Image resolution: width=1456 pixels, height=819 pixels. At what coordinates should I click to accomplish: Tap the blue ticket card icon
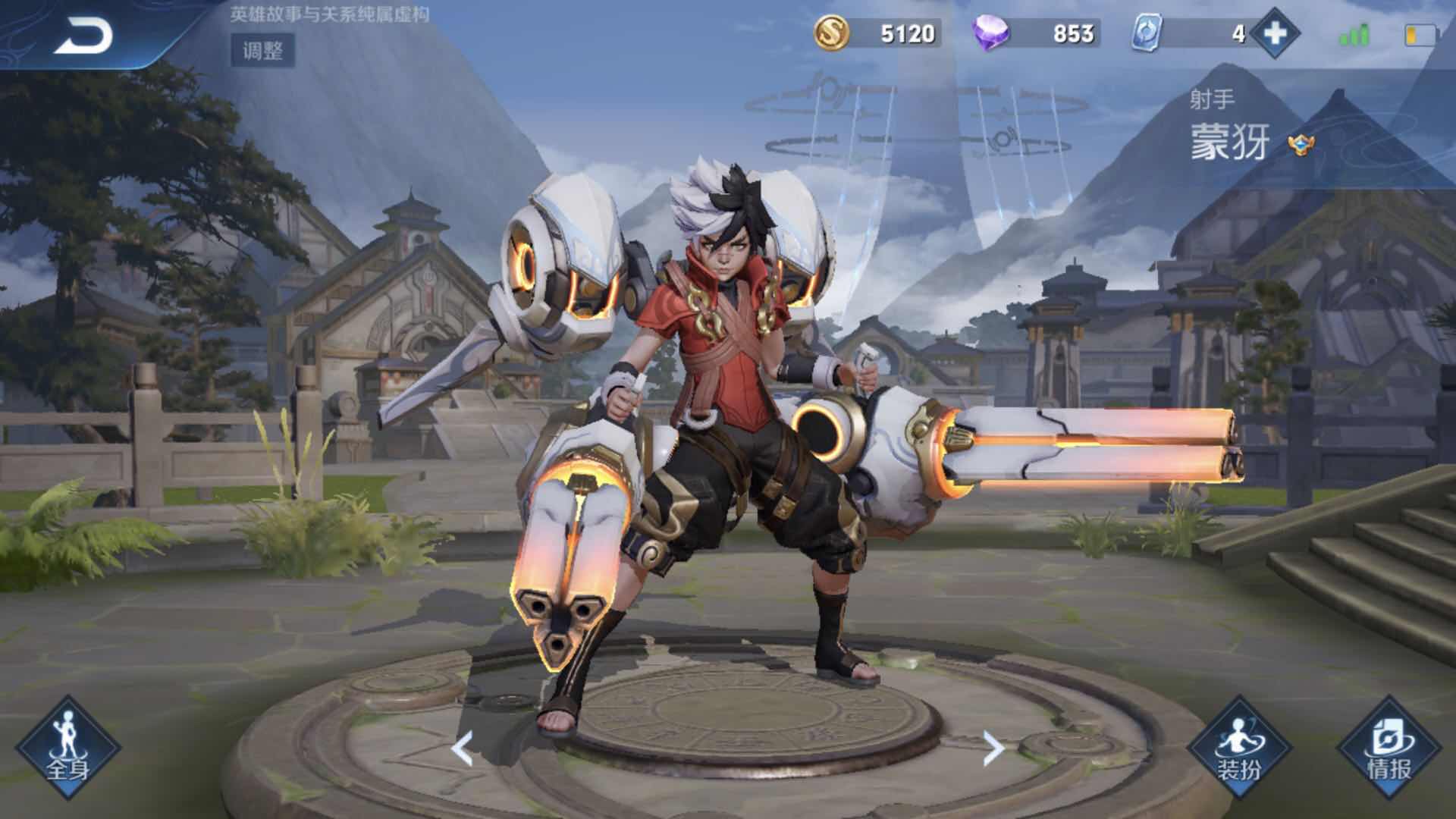click(x=1147, y=34)
